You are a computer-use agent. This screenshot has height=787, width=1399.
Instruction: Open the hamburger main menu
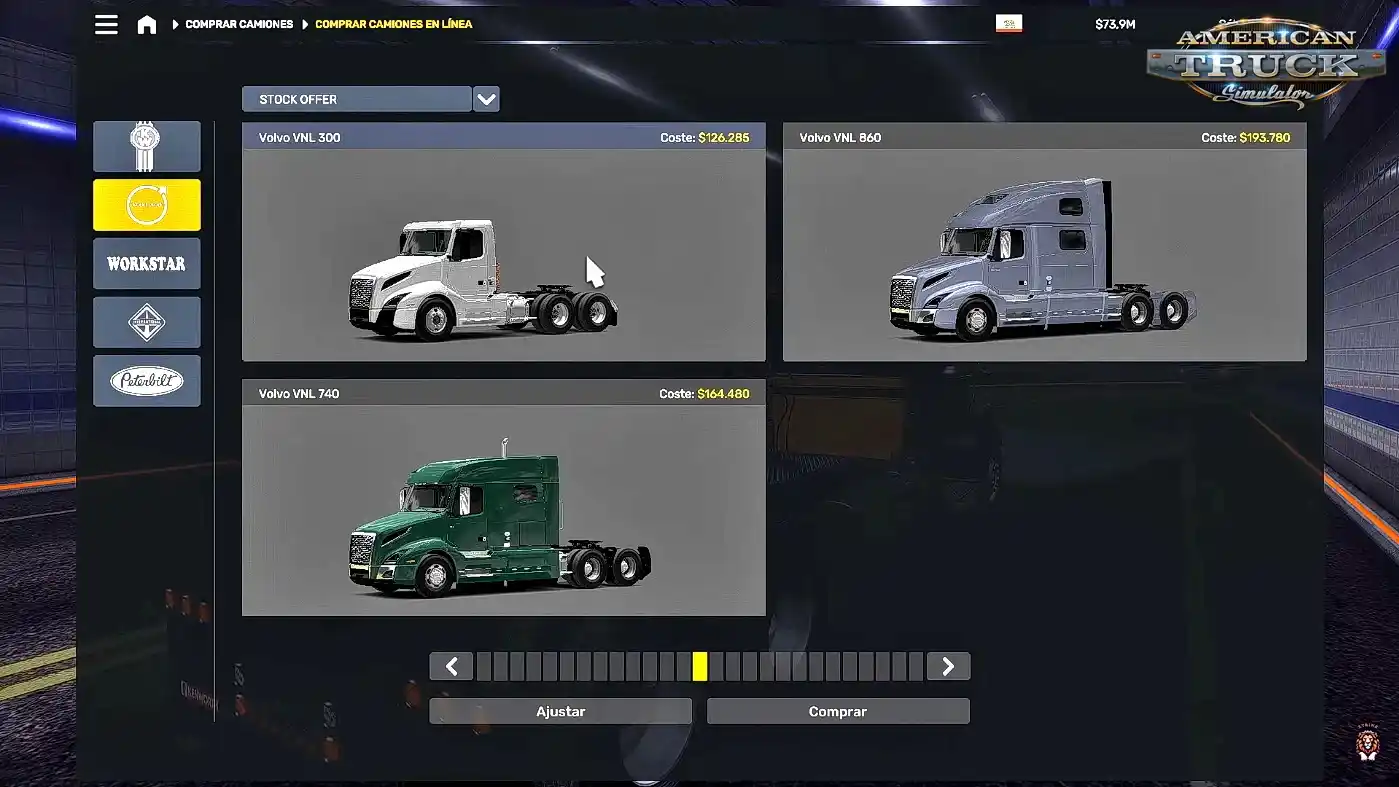(x=106, y=24)
